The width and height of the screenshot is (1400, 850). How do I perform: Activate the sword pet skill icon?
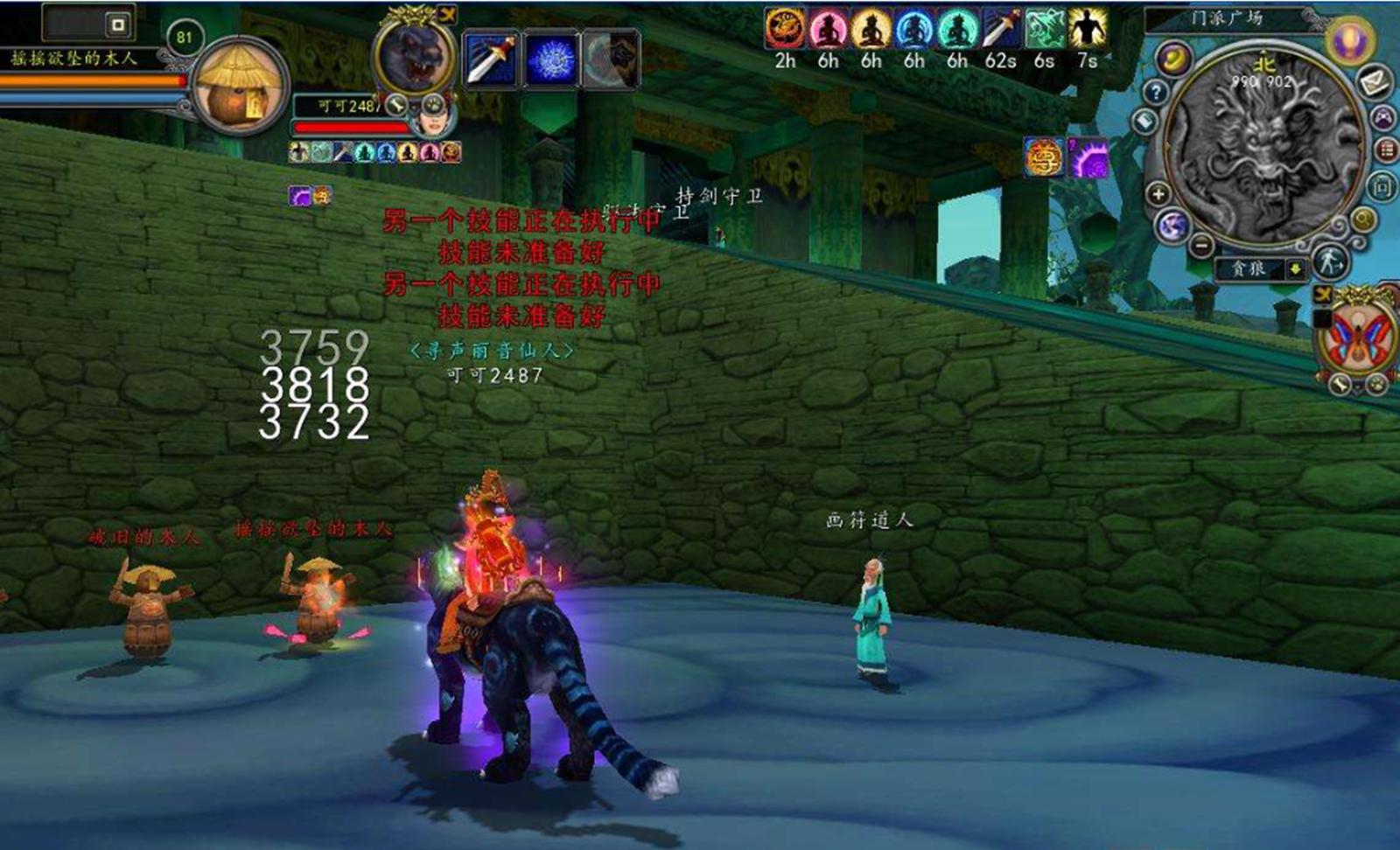[492, 59]
